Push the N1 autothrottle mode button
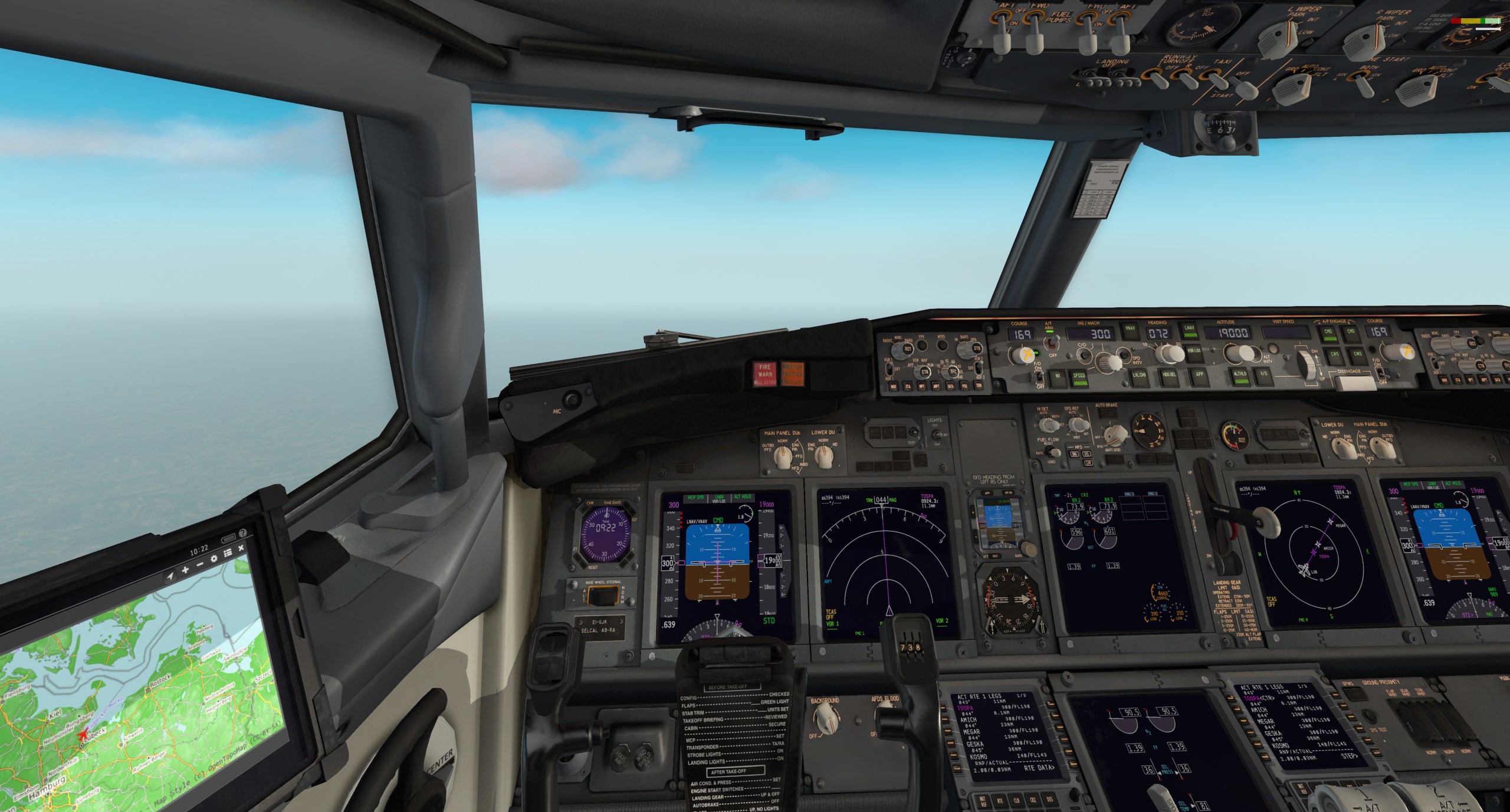The width and height of the screenshot is (1510, 812). [1058, 376]
